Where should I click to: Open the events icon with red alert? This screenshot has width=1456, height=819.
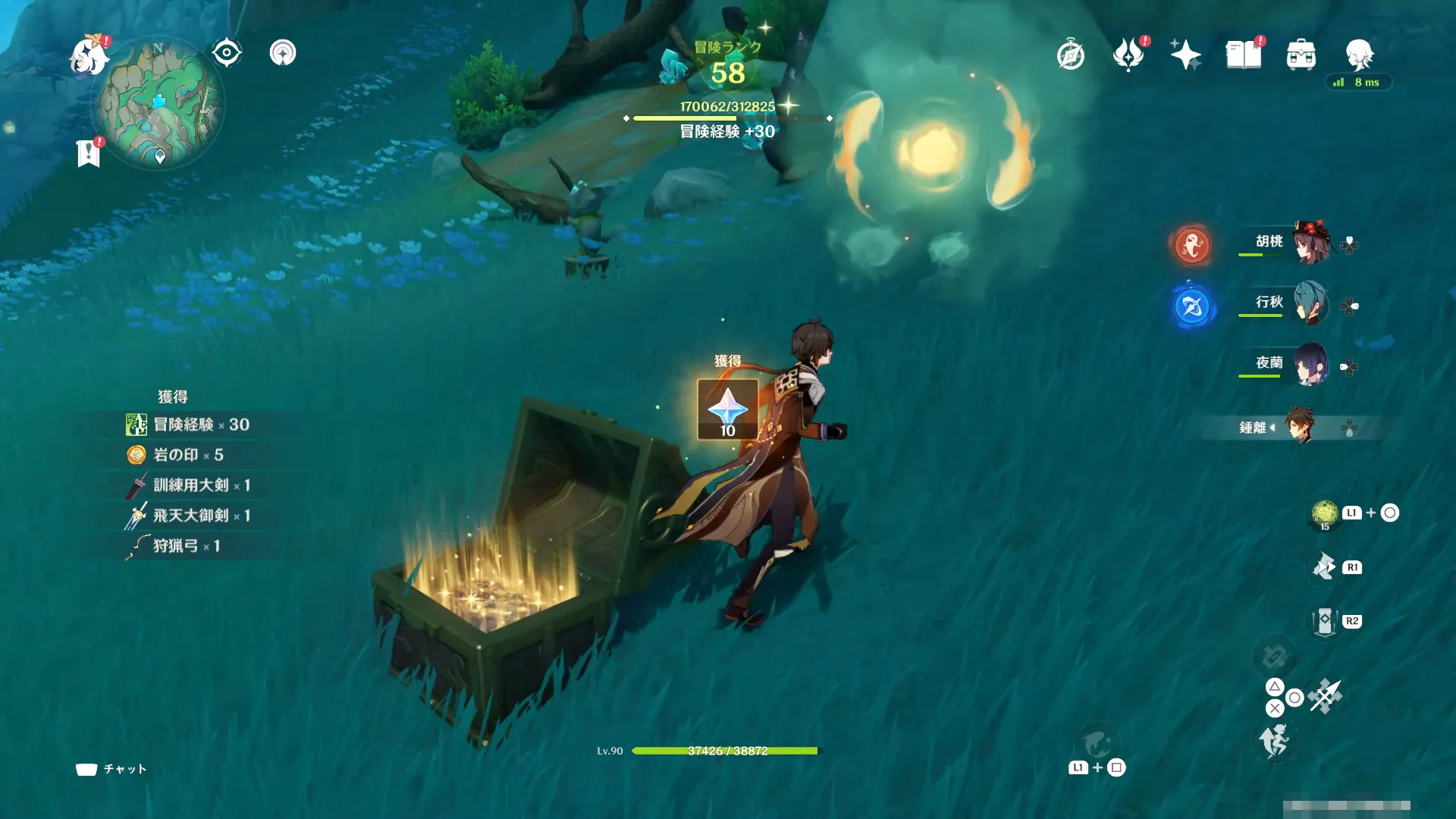[x=1128, y=55]
